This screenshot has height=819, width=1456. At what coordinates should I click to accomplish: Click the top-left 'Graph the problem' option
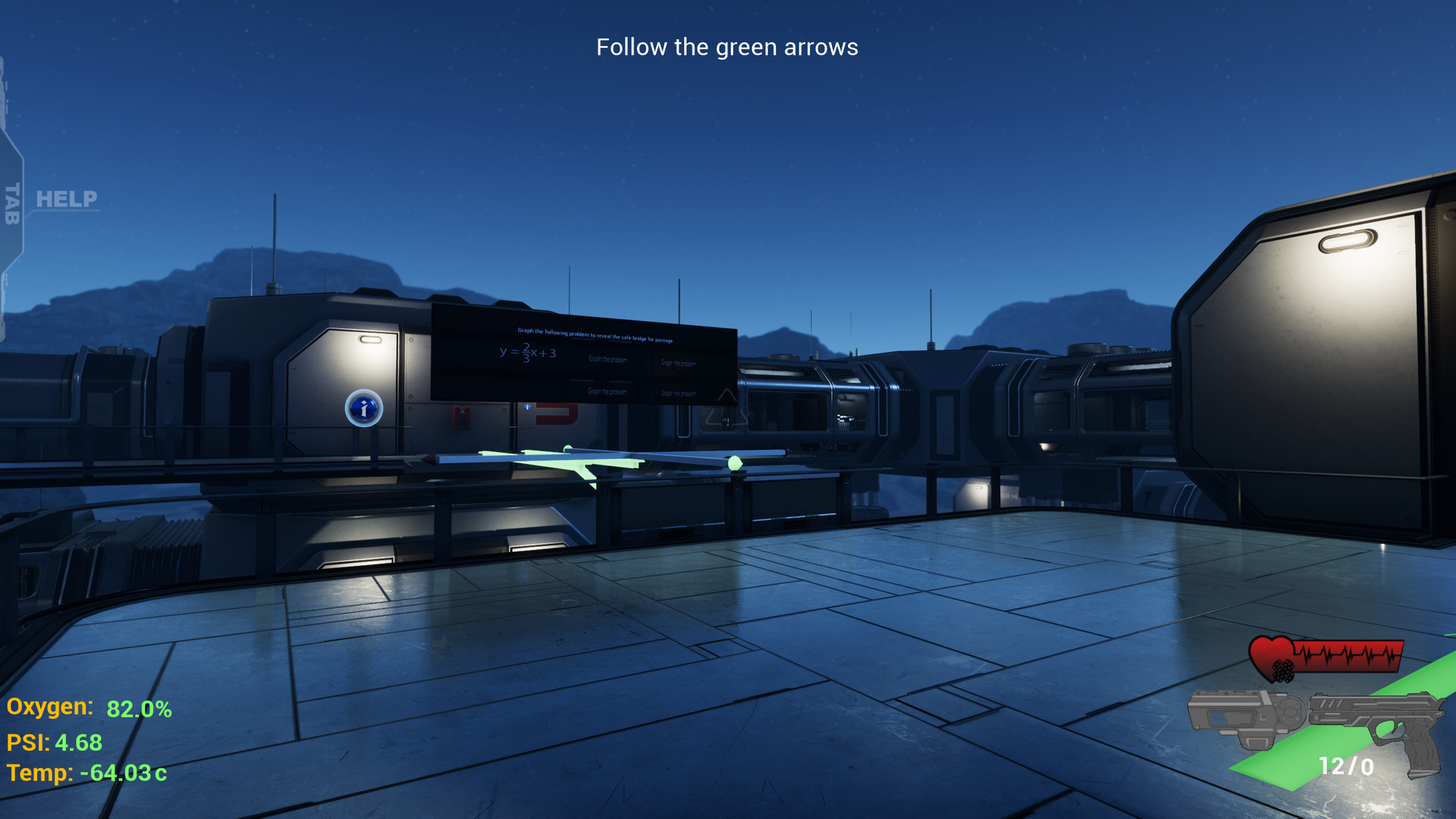point(608,359)
